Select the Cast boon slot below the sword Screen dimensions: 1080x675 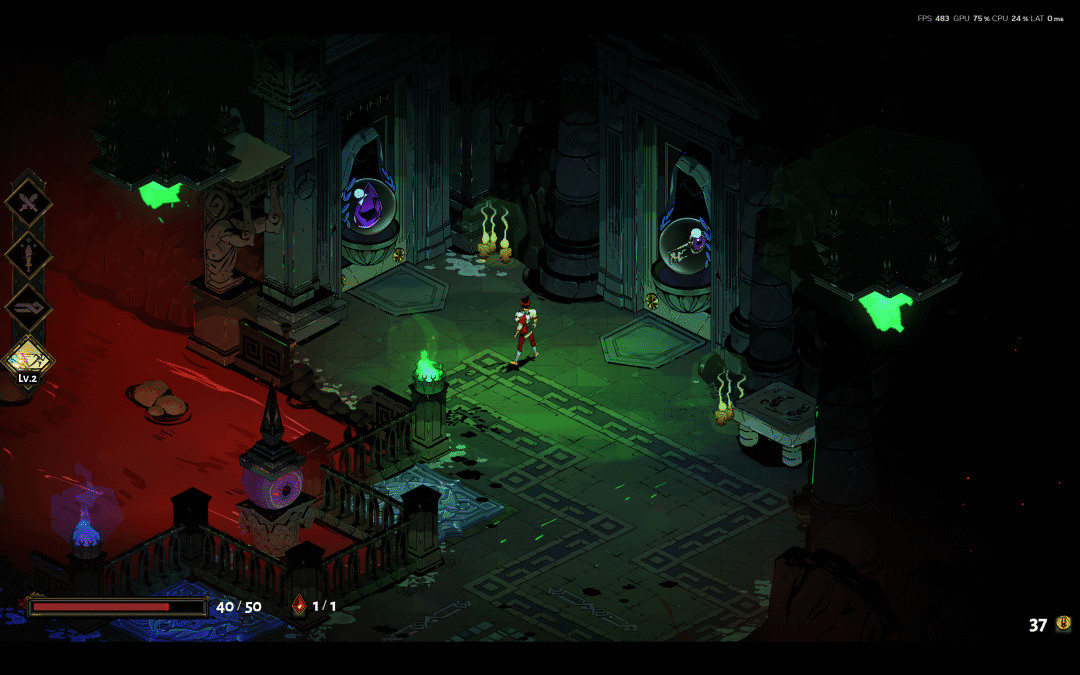pyautogui.click(x=29, y=305)
